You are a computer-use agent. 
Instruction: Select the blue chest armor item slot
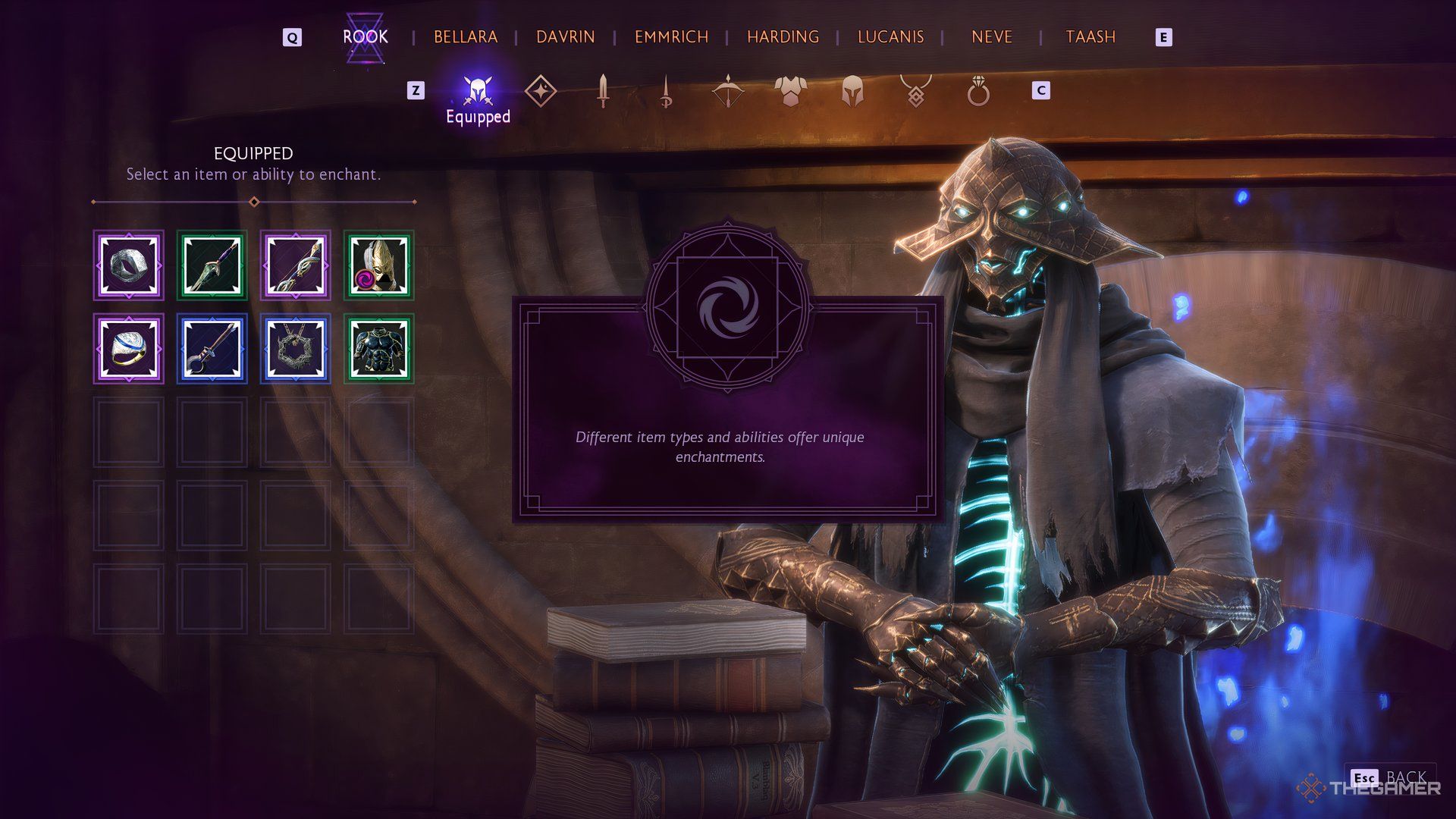[378, 349]
